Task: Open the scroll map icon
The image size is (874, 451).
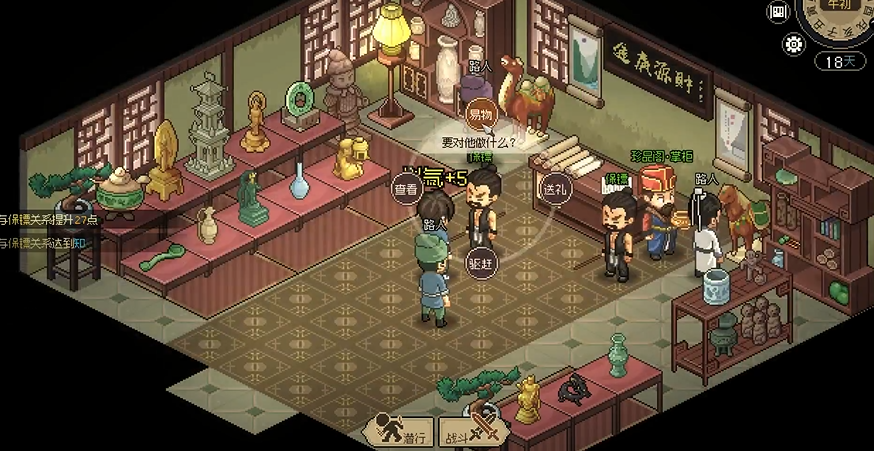Action: [778, 12]
